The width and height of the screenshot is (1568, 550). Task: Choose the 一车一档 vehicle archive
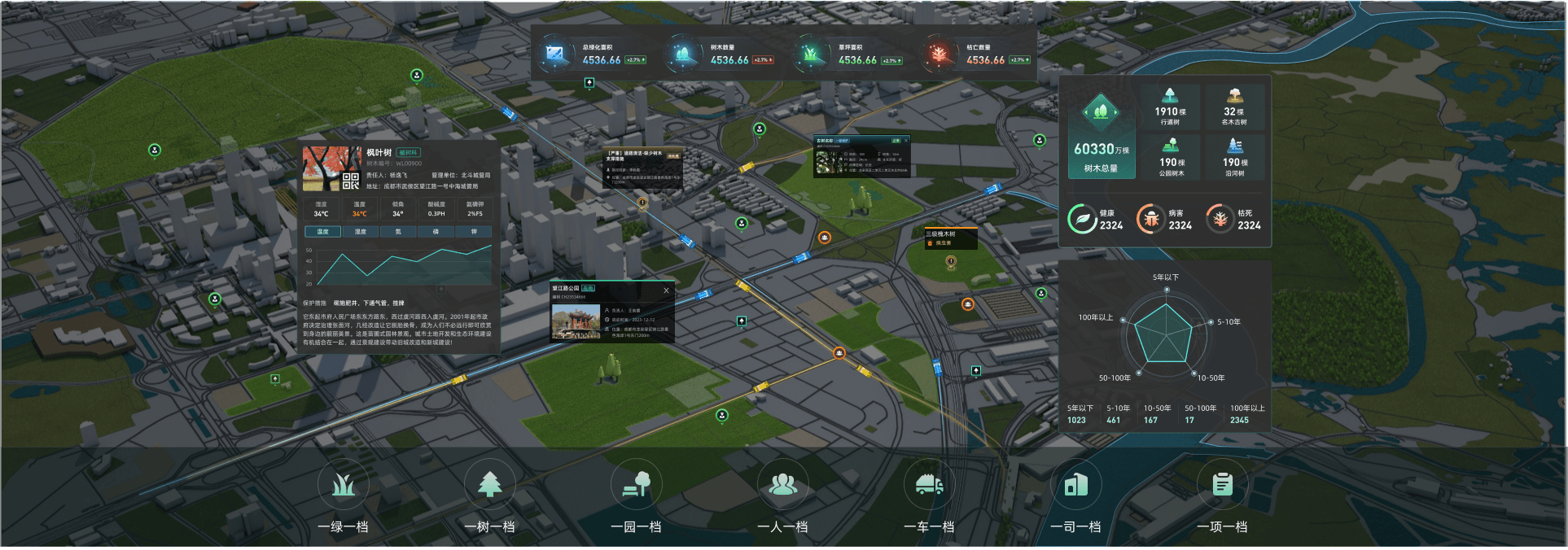point(929,486)
